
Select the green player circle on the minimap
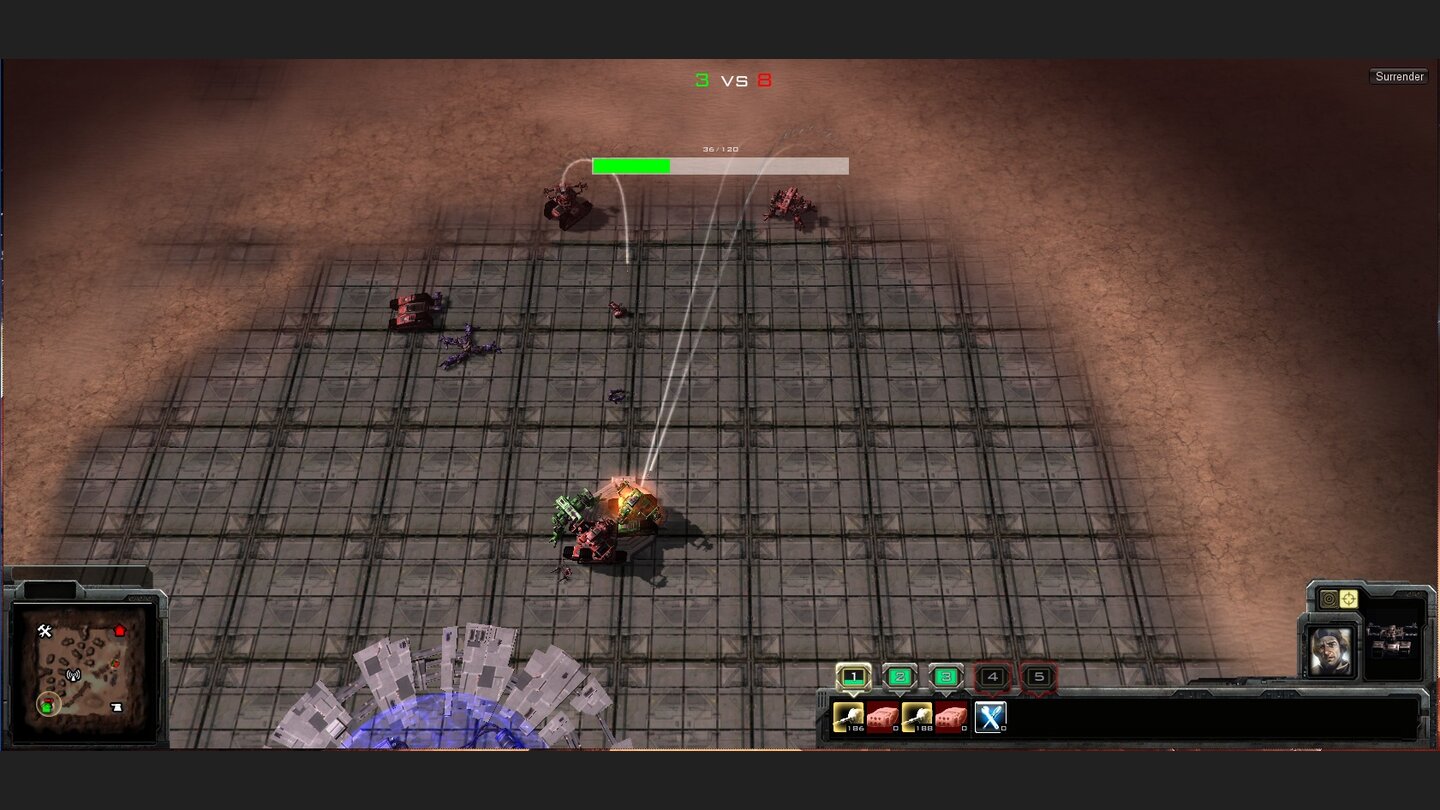tap(47, 706)
